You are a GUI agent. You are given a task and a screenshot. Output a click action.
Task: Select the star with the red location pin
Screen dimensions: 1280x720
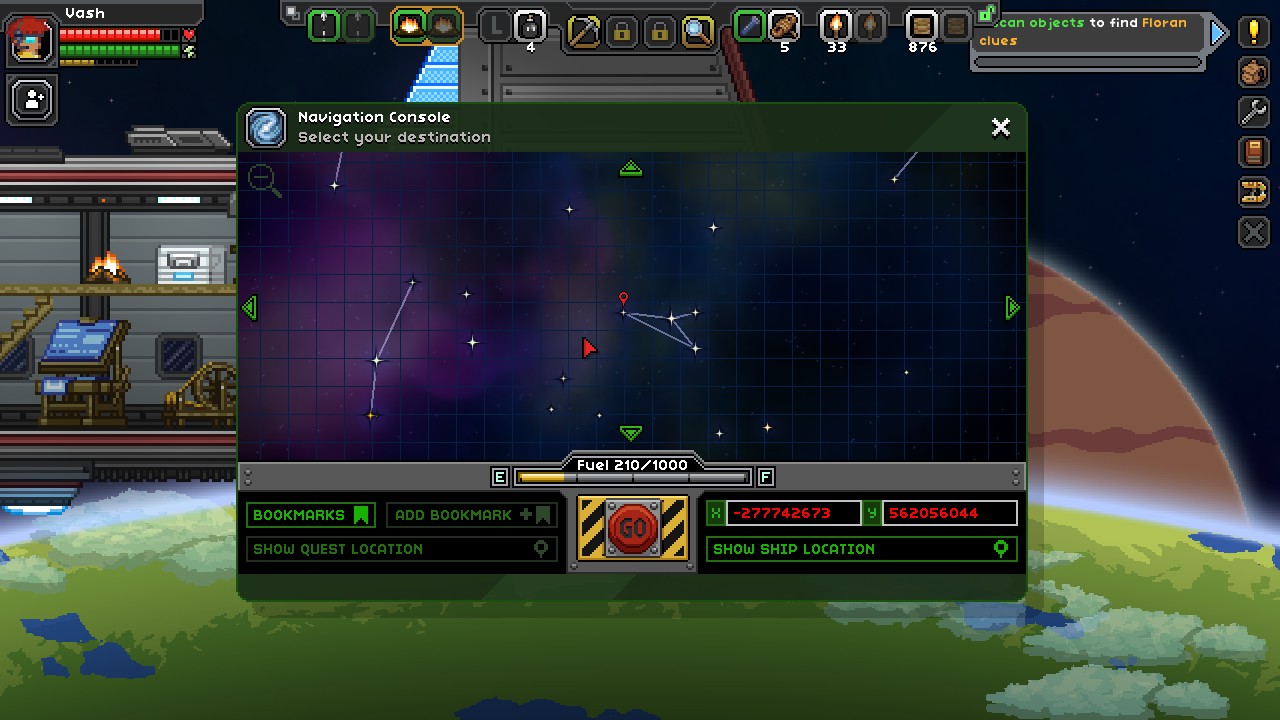[x=623, y=312]
